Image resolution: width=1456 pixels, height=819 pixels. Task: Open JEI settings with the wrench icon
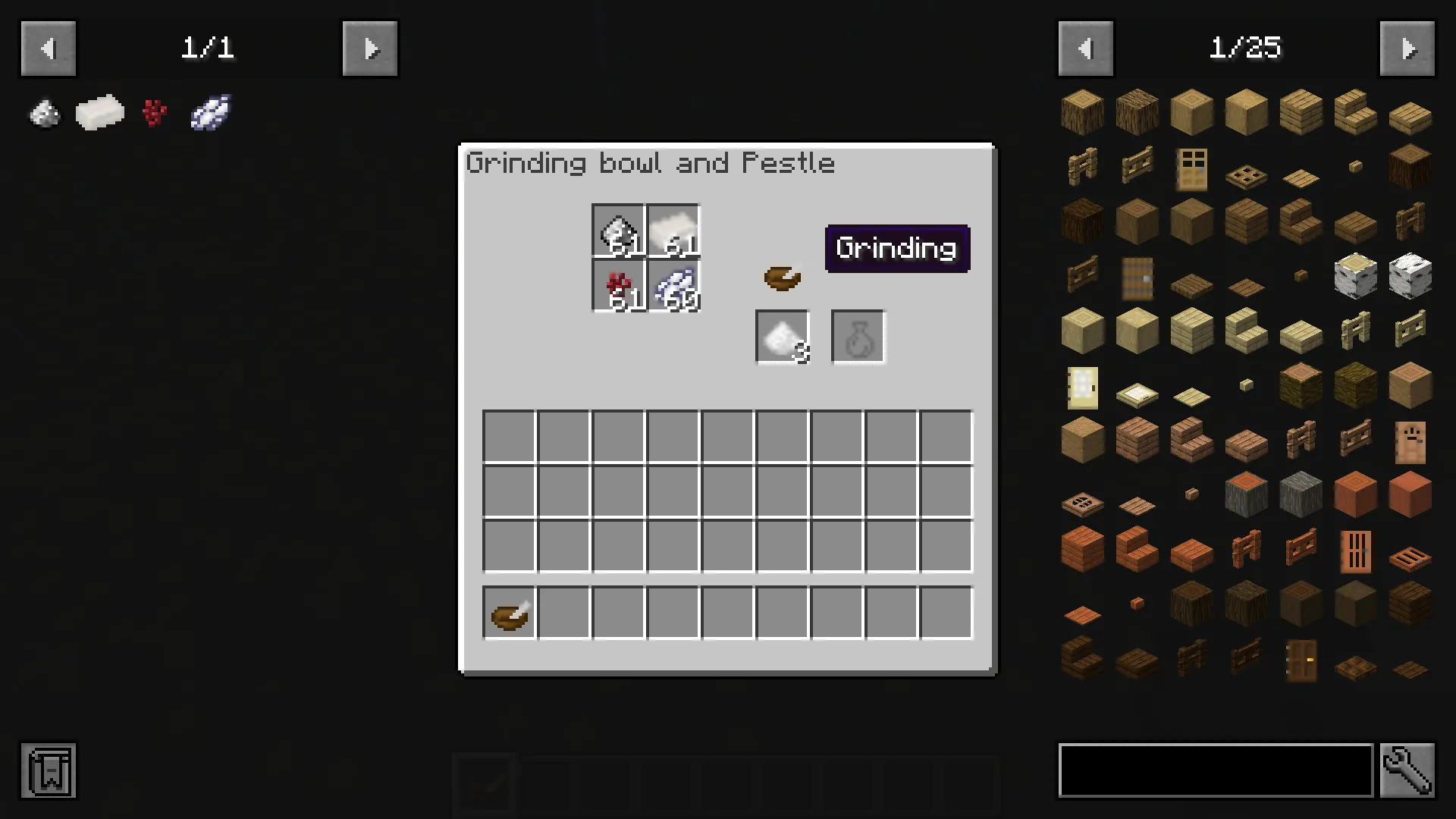1408,771
